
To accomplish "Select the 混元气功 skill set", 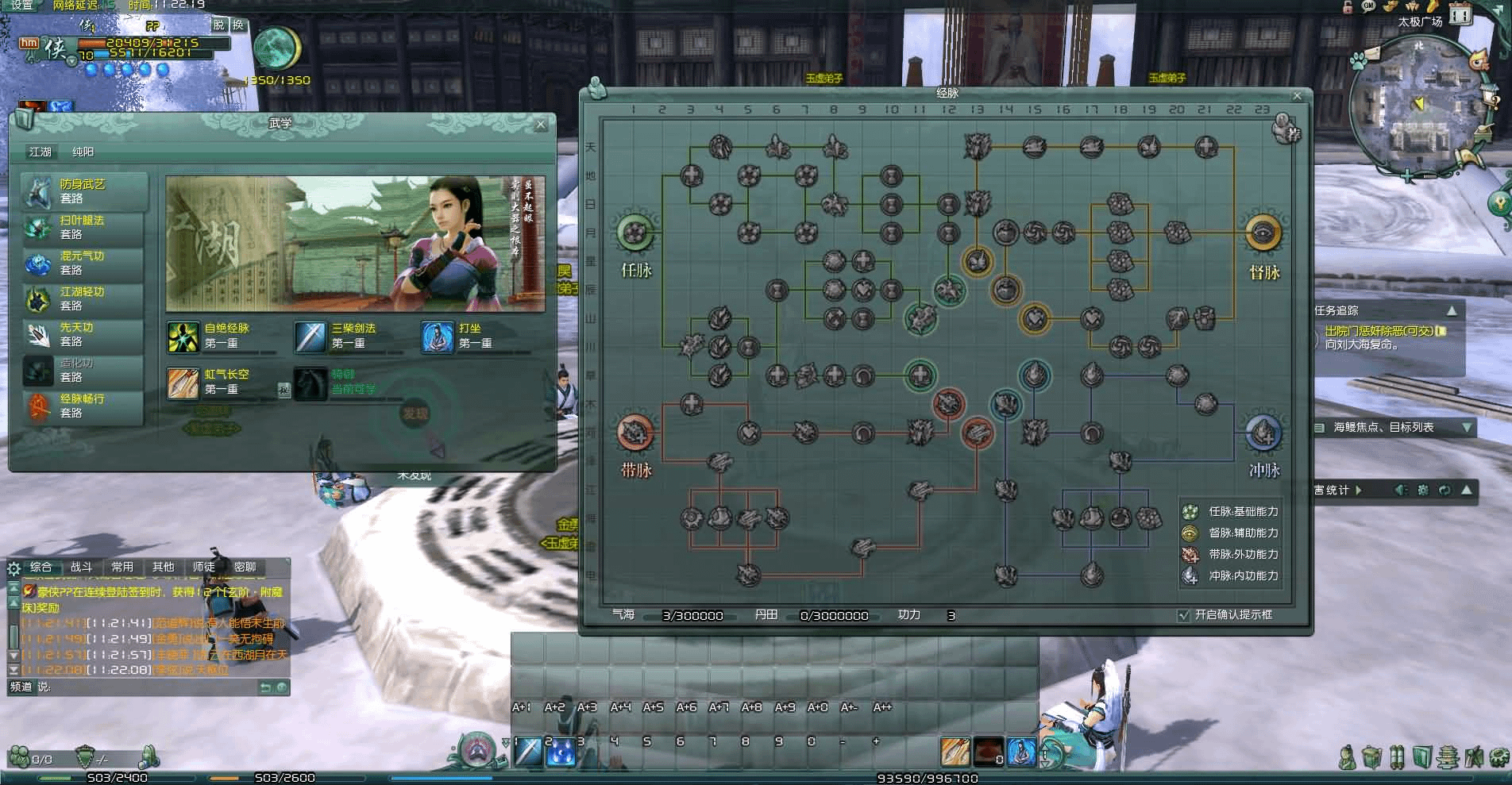I will point(83,263).
